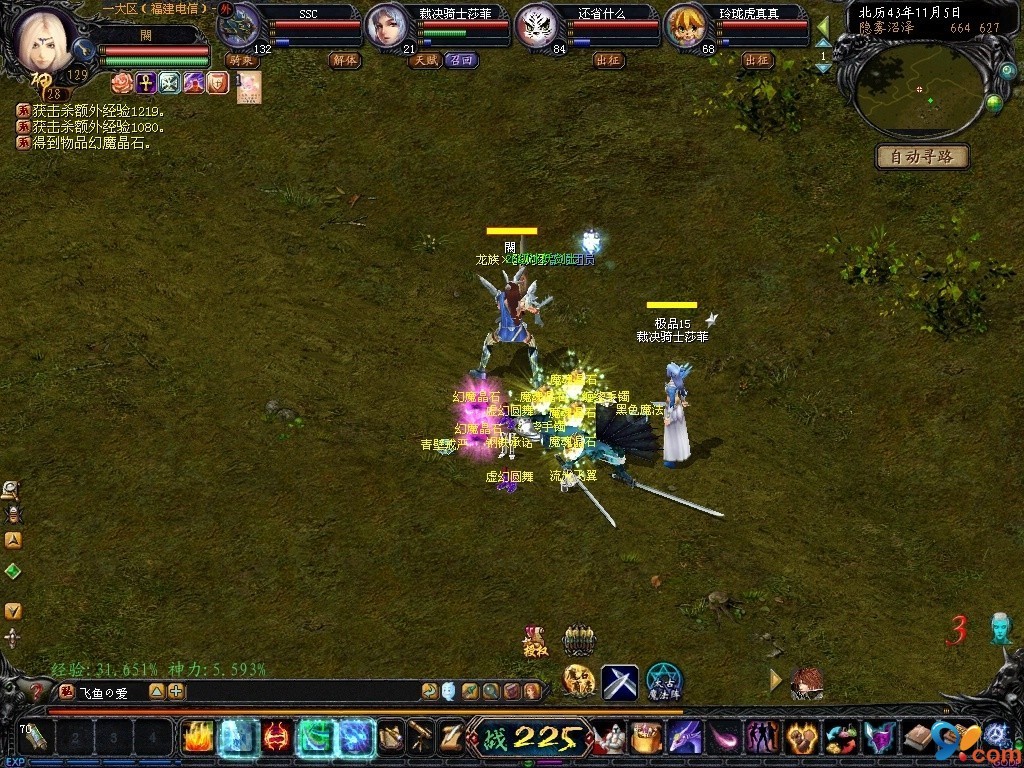Viewport: 1024px width, 768px height.
Task: Activate the crossed swords attack skill
Action: click(619, 682)
